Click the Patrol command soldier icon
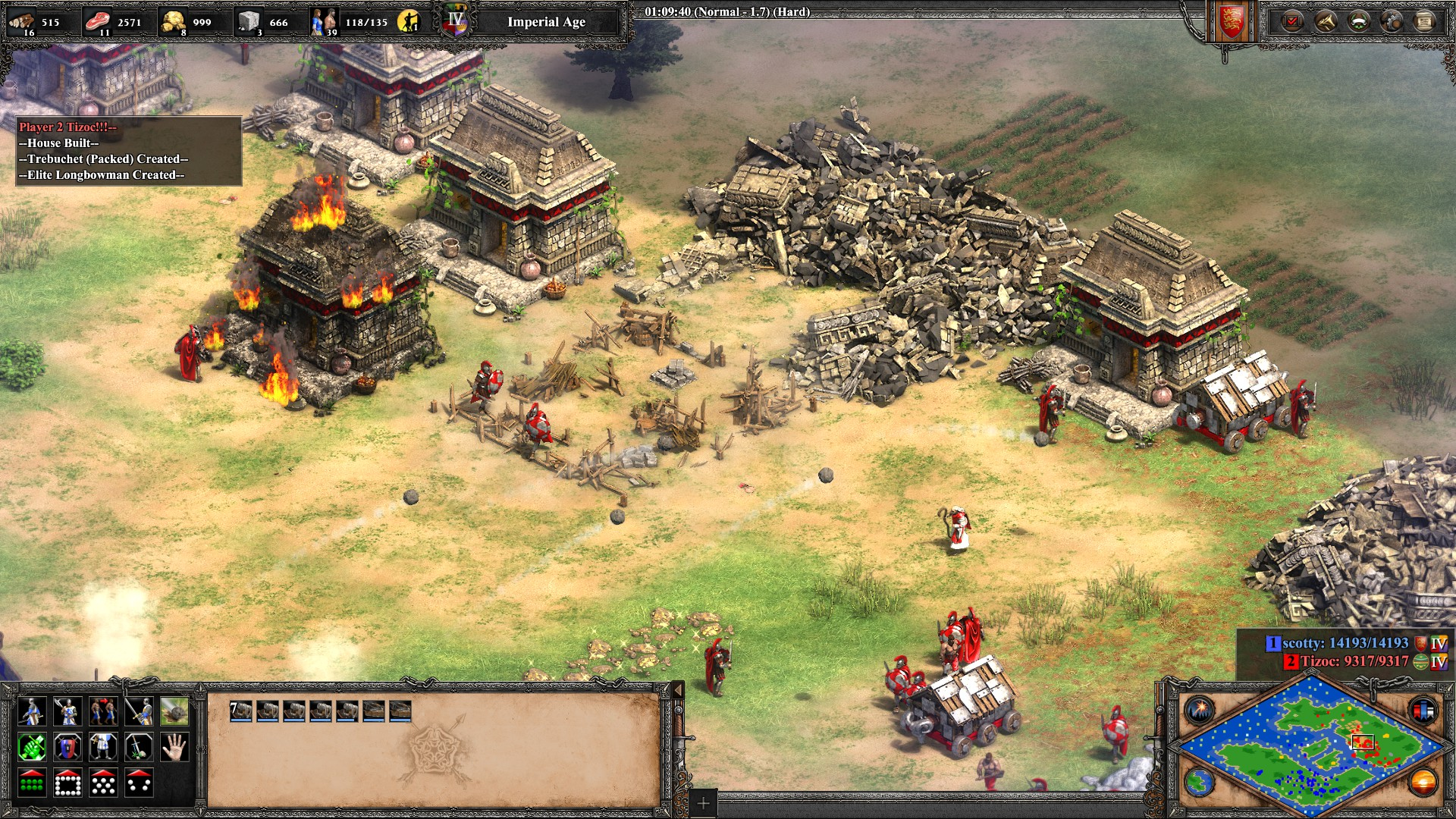The image size is (1456, 819). [x=31, y=712]
